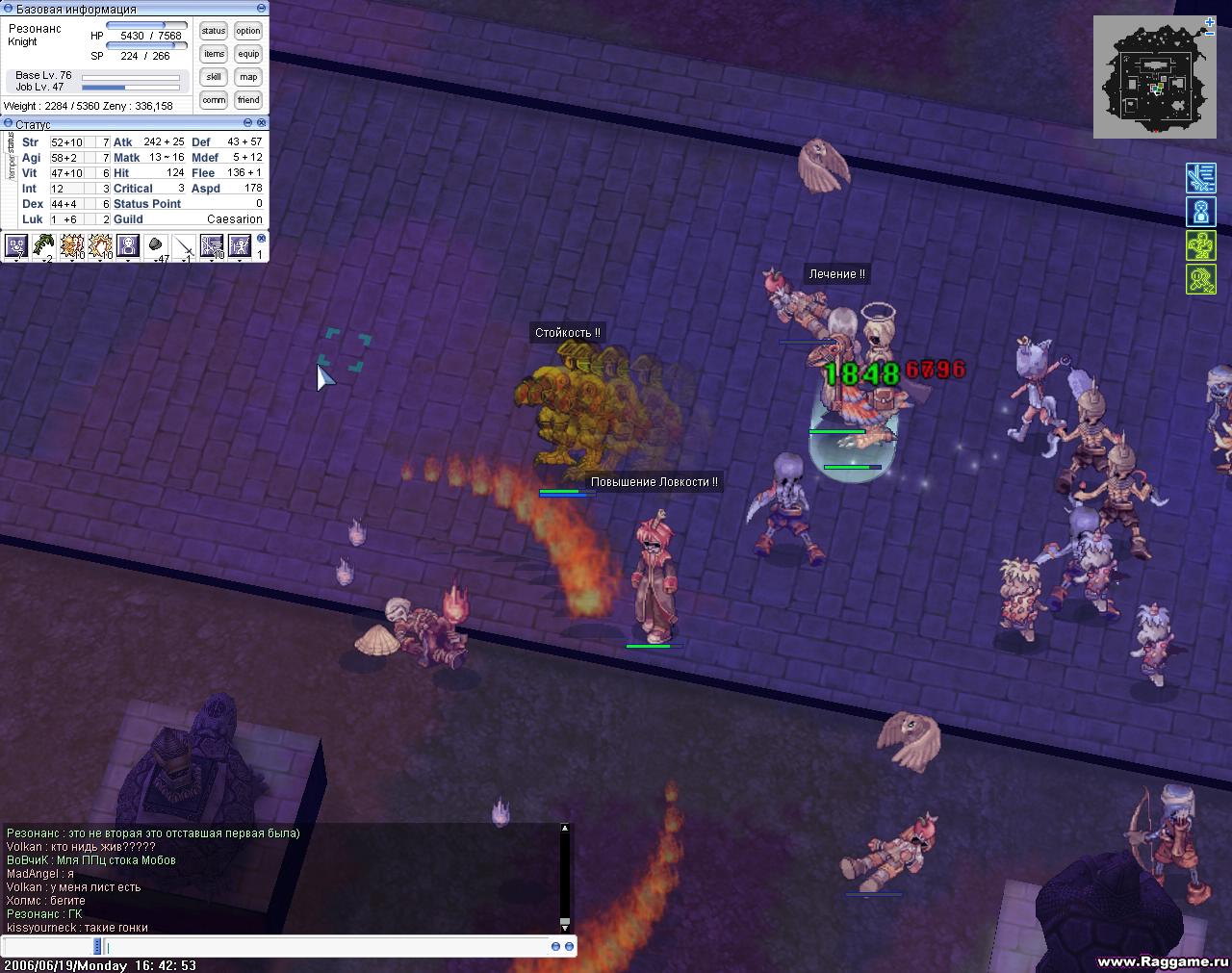Use the dark stone hotbar item
The image size is (1232, 973).
pyautogui.click(x=156, y=246)
